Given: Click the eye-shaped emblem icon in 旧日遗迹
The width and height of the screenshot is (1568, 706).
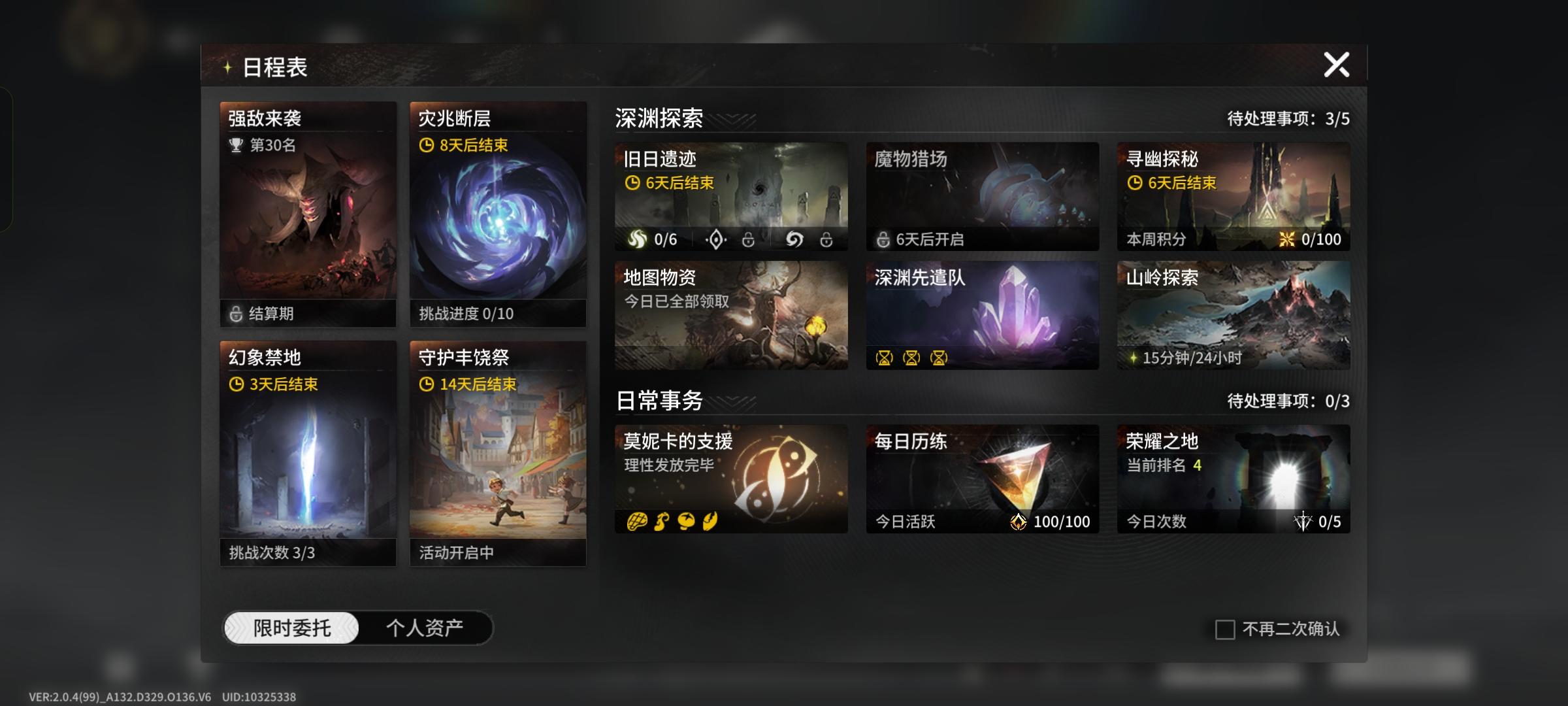Looking at the screenshot, I should [x=717, y=241].
